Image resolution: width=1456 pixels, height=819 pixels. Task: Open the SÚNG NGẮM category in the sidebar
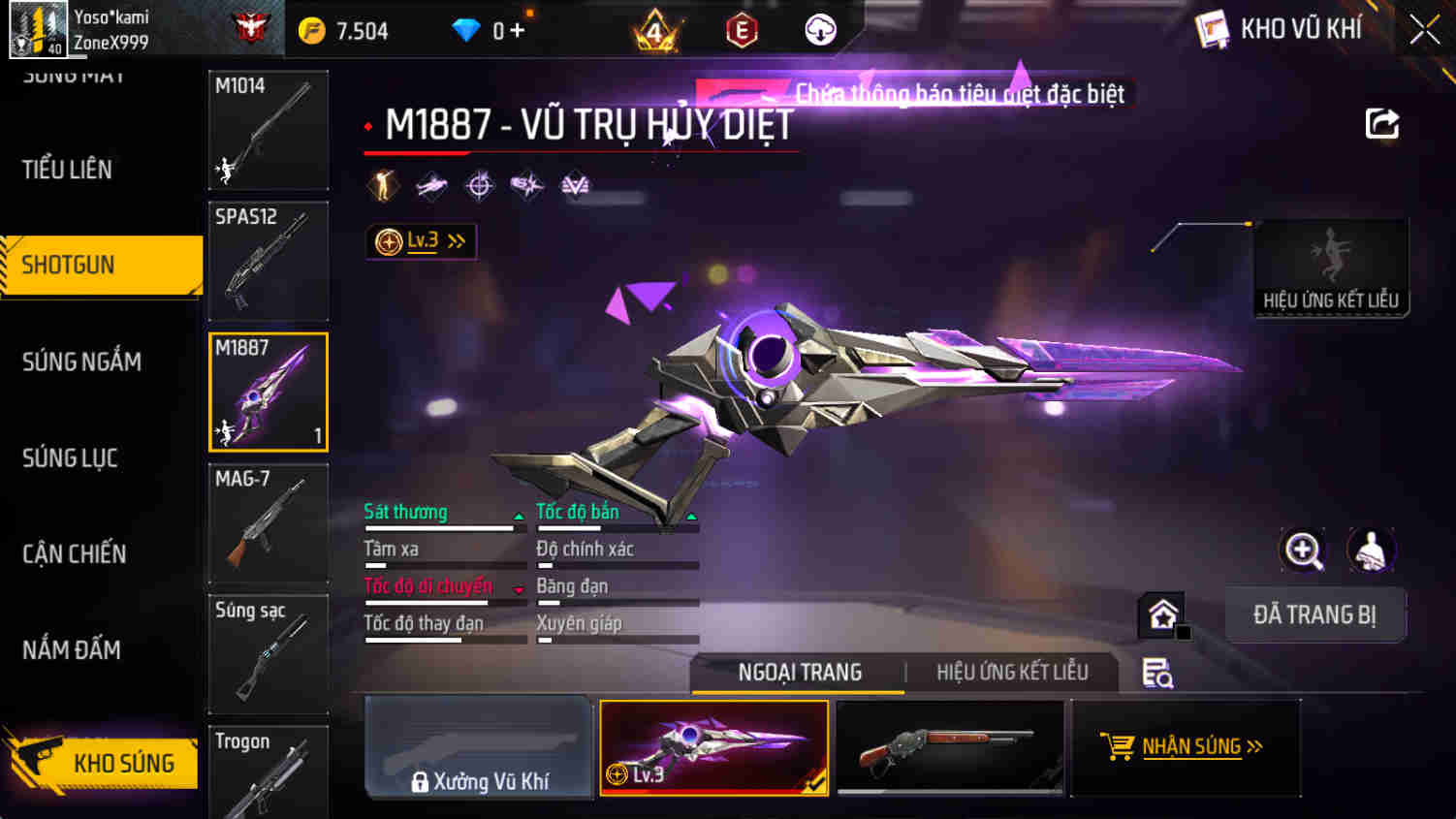tap(82, 361)
